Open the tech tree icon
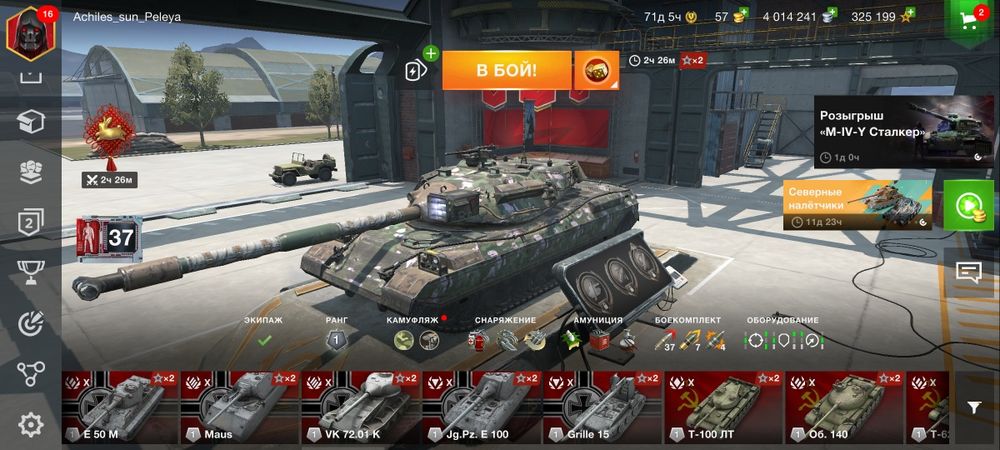The width and height of the screenshot is (1000, 450). 30,375
